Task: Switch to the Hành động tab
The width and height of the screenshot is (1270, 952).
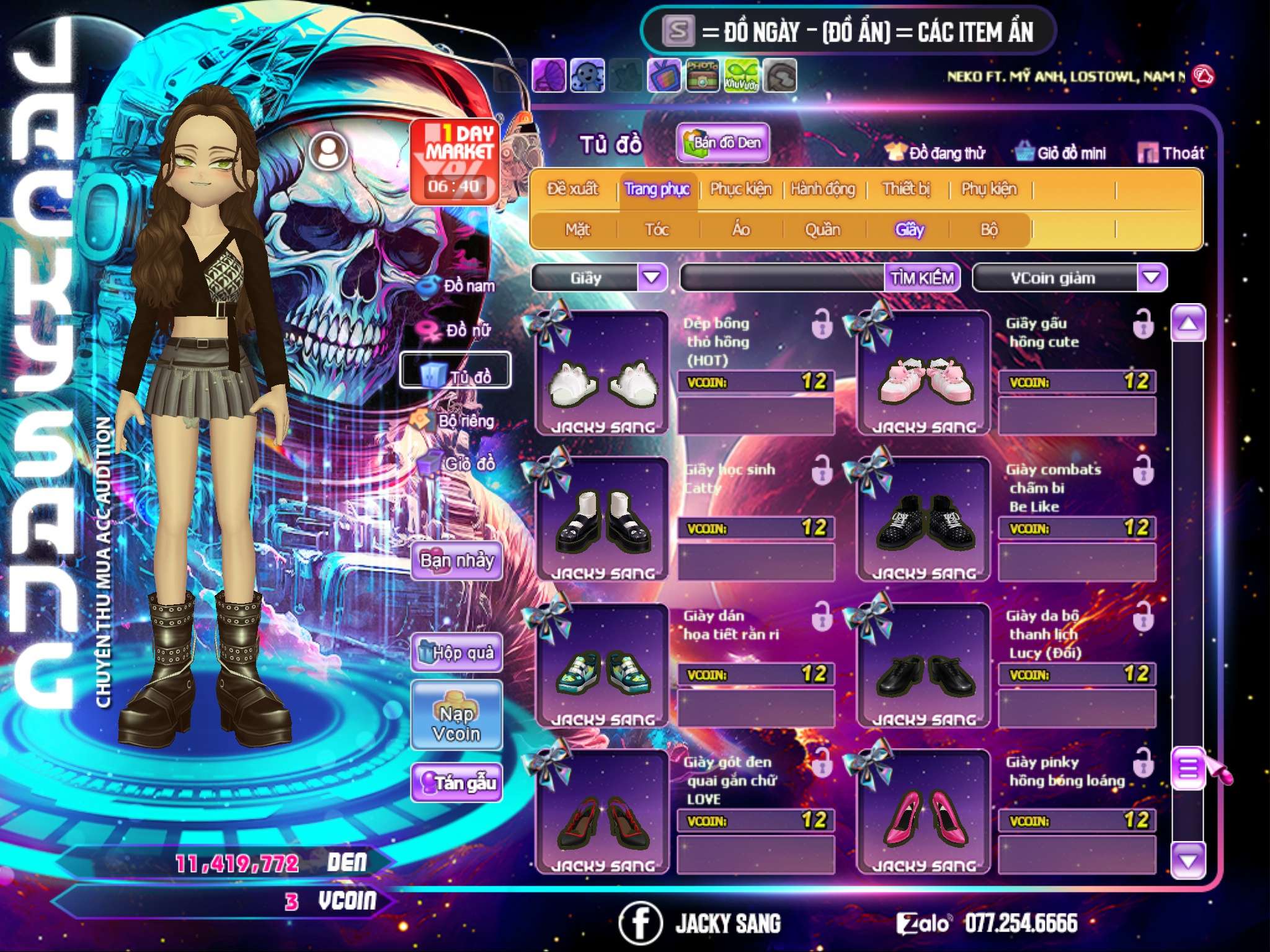Action: click(823, 189)
